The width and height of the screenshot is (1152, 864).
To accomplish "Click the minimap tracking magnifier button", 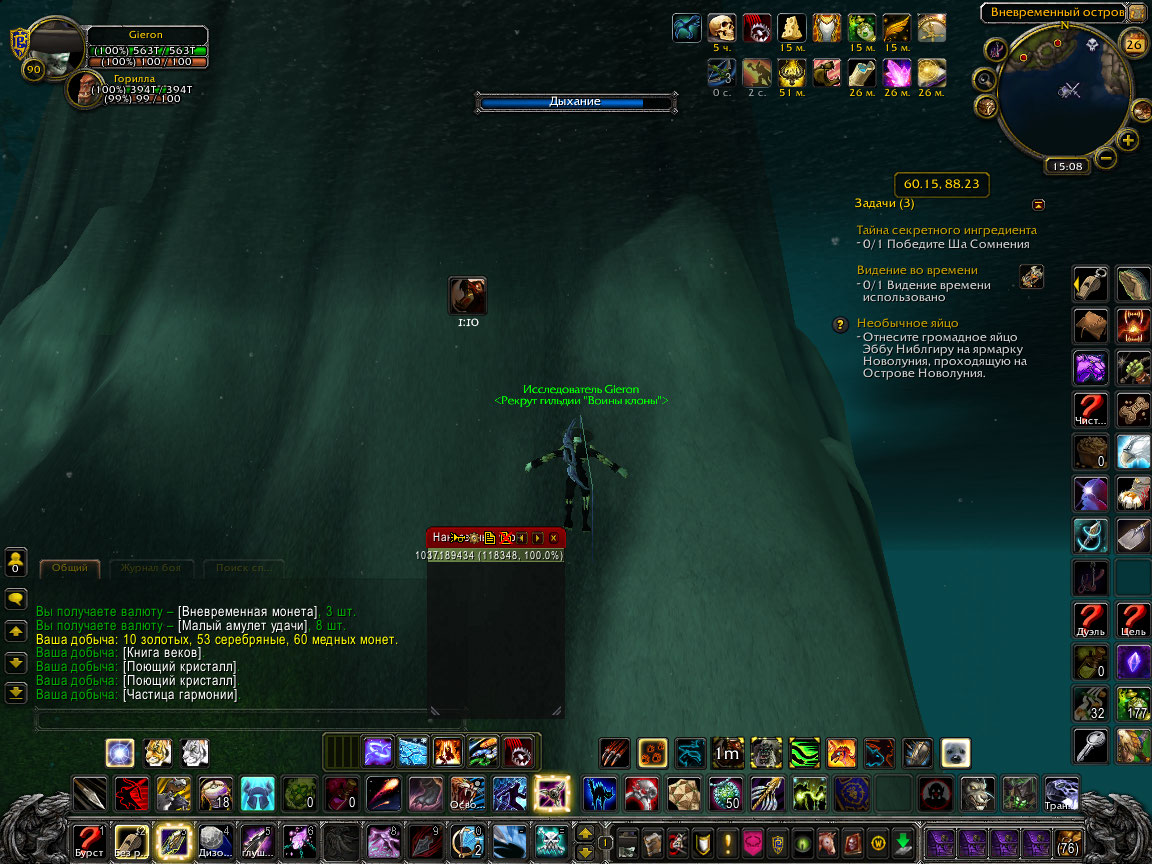I will [x=984, y=78].
